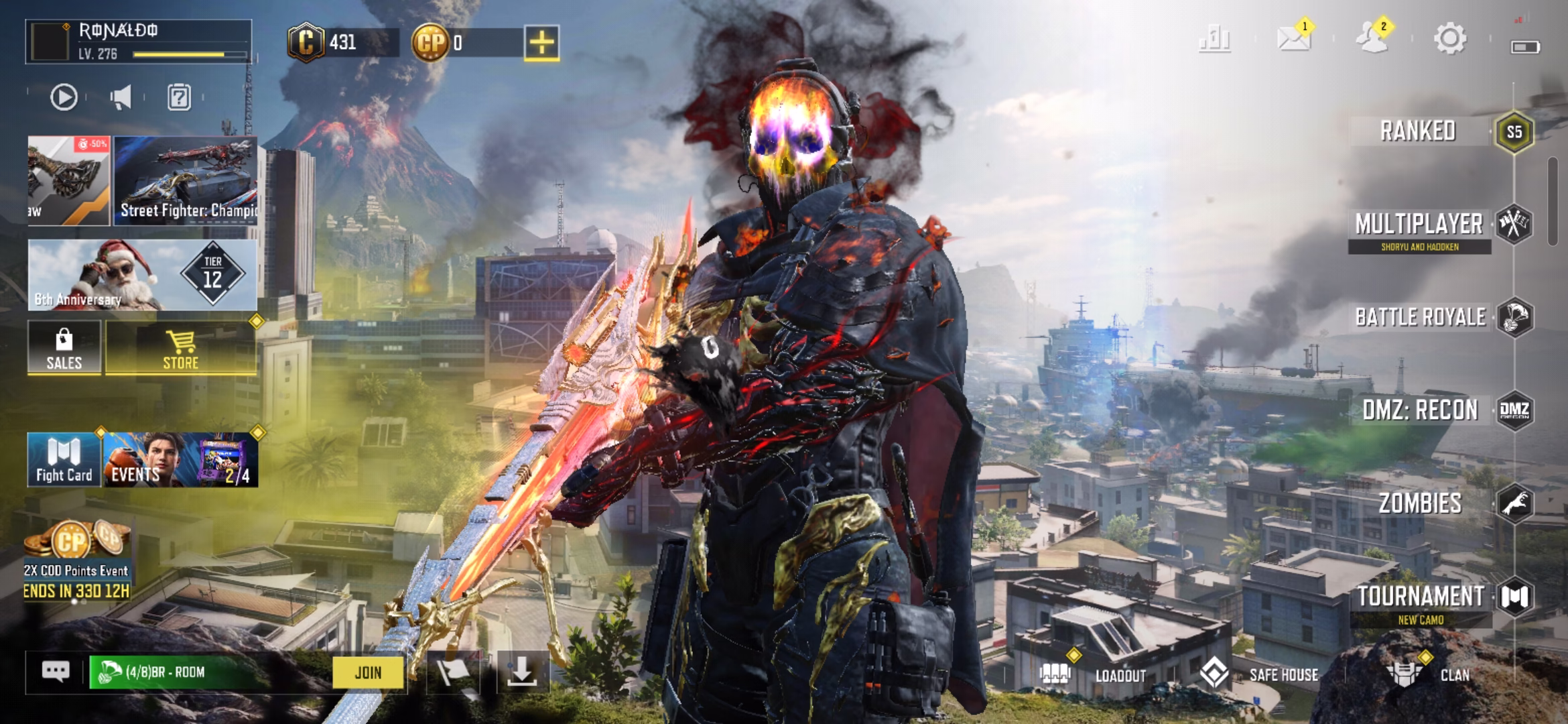Open the Ranked mode menu
This screenshot has width=1568, height=724.
1419,131
